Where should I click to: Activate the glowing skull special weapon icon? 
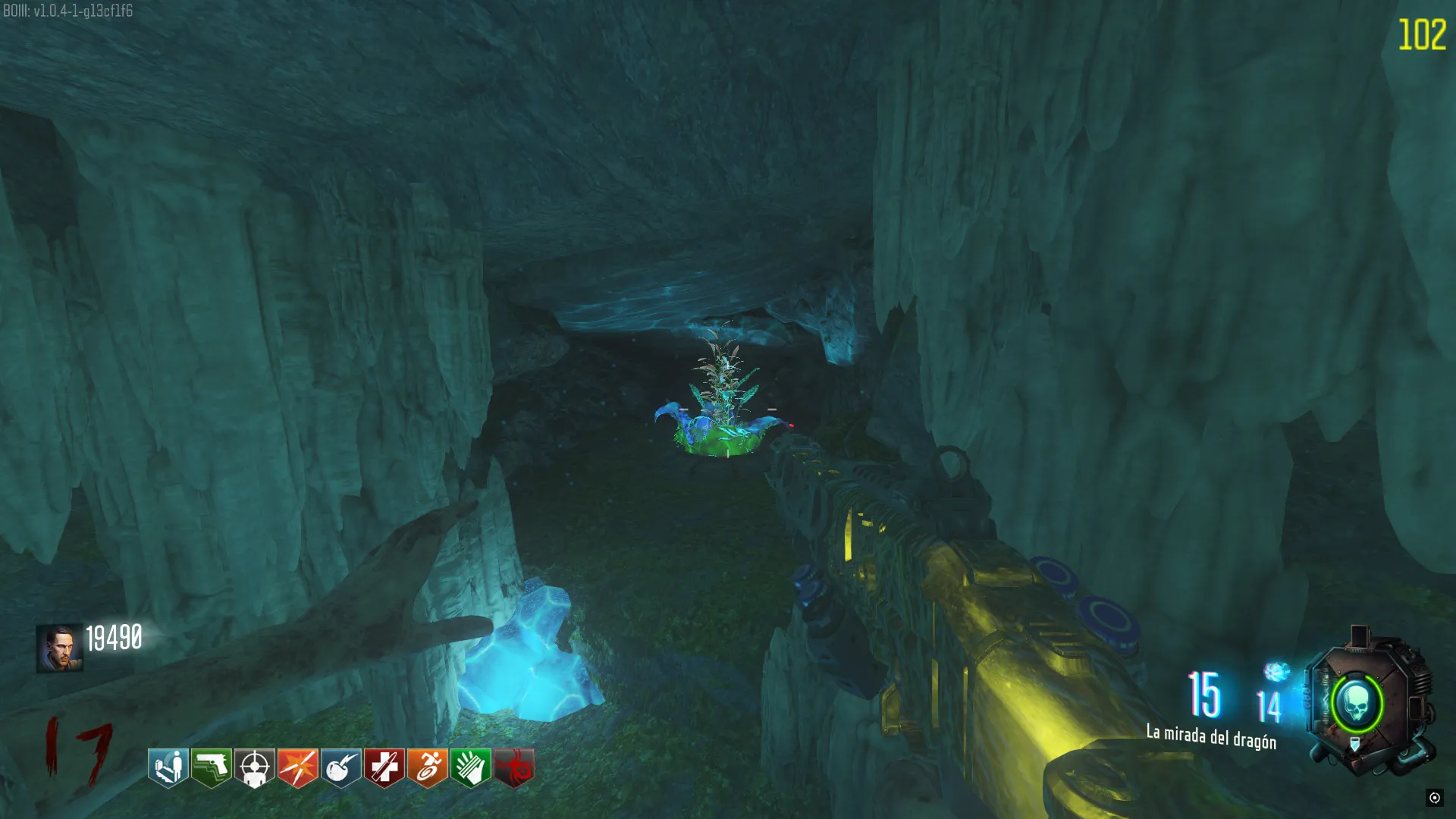click(x=1357, y=704)
